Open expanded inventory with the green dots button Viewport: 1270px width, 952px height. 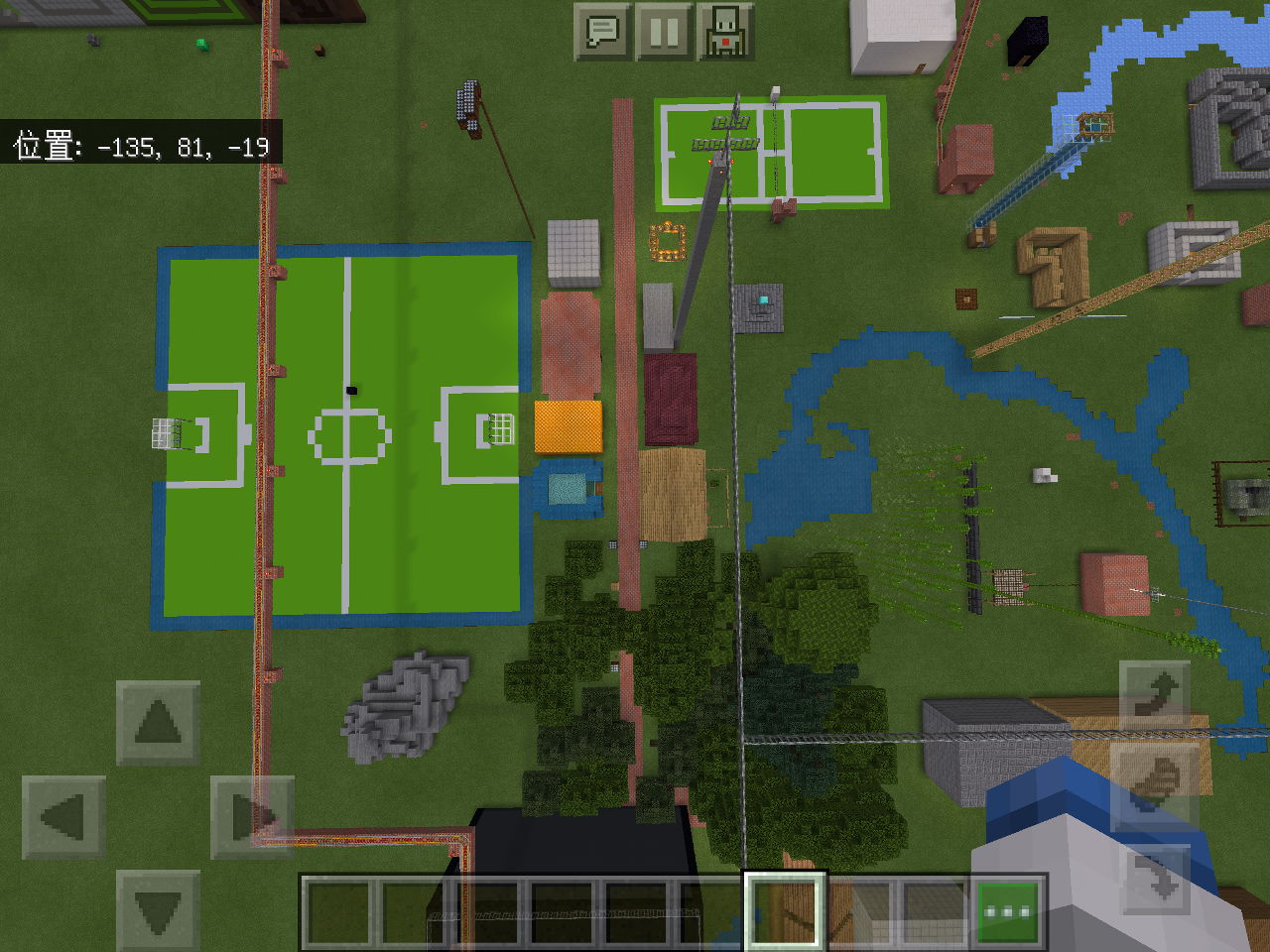tap(1005, 907)
